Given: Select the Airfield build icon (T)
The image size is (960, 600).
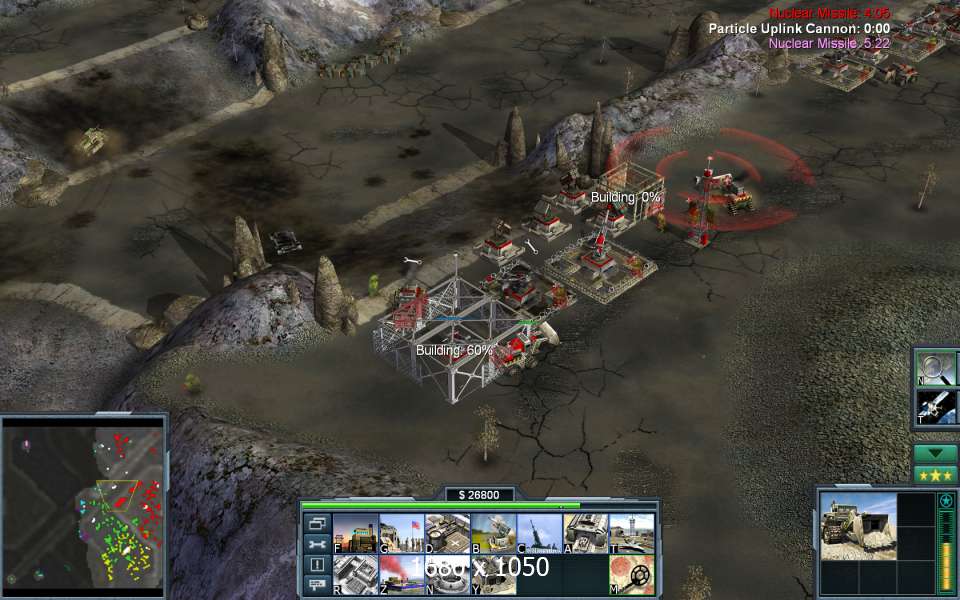Looking at the screenshot, I should (x=631, y=533).
